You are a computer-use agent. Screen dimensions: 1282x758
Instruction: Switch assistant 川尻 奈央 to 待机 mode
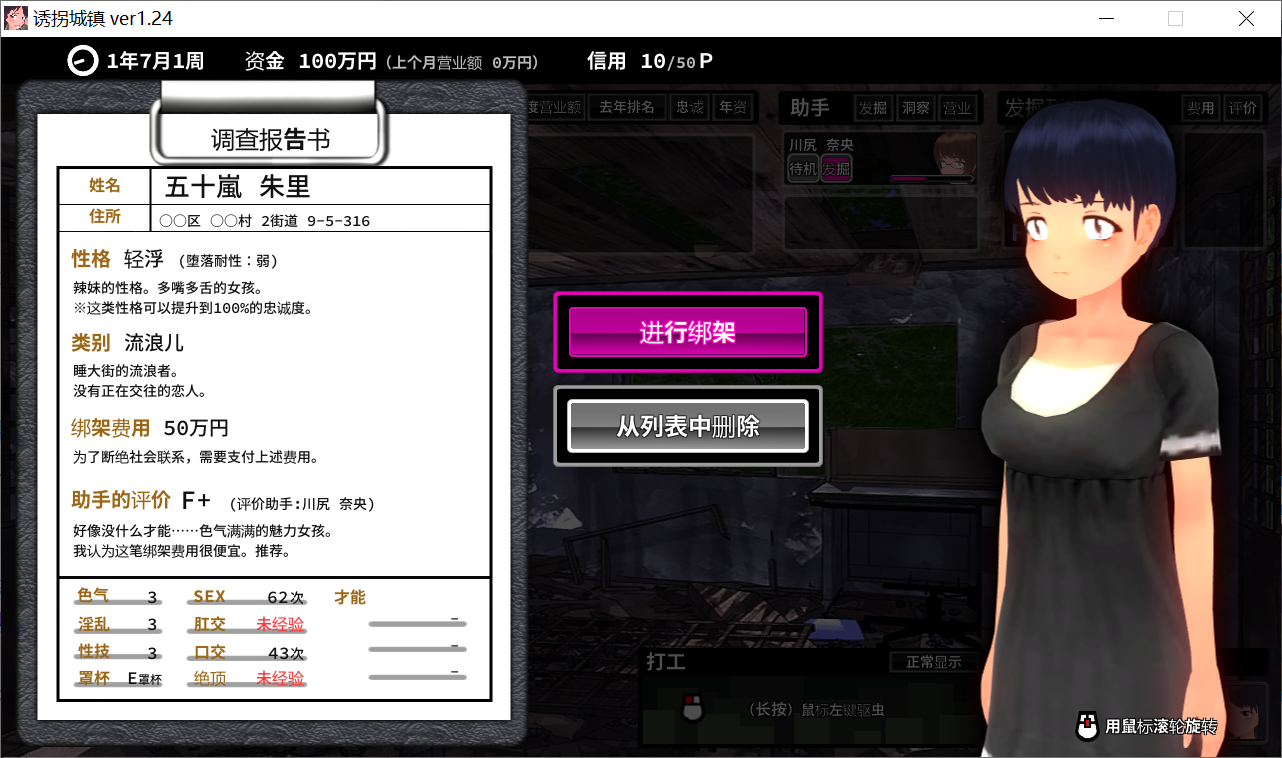tap(804, 169)
